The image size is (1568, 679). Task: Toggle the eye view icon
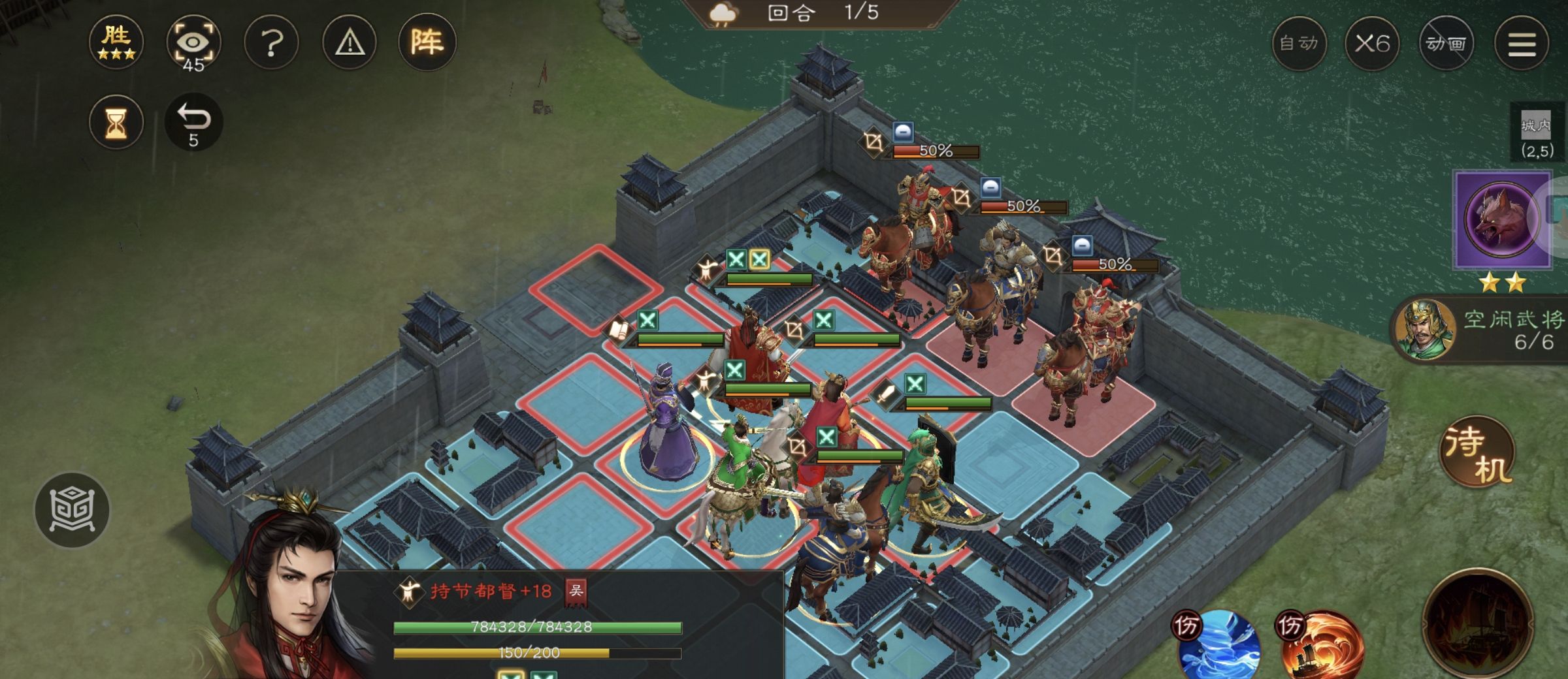193,43
